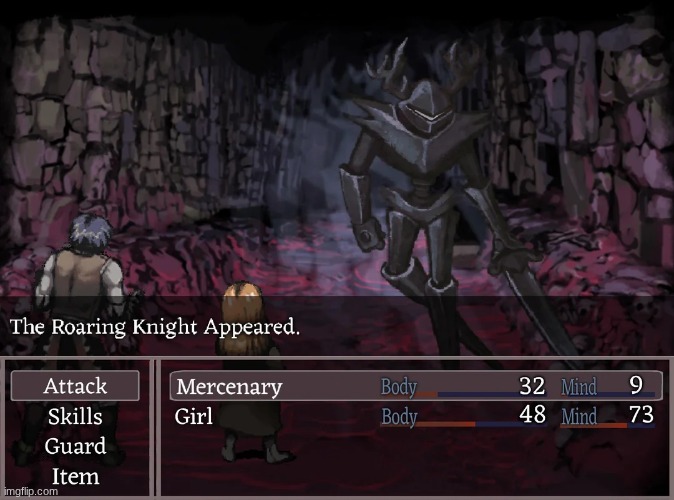674x500 pixels.
Task: Select the Attack command
Action: pyautogui.click(x=76, y=386)
